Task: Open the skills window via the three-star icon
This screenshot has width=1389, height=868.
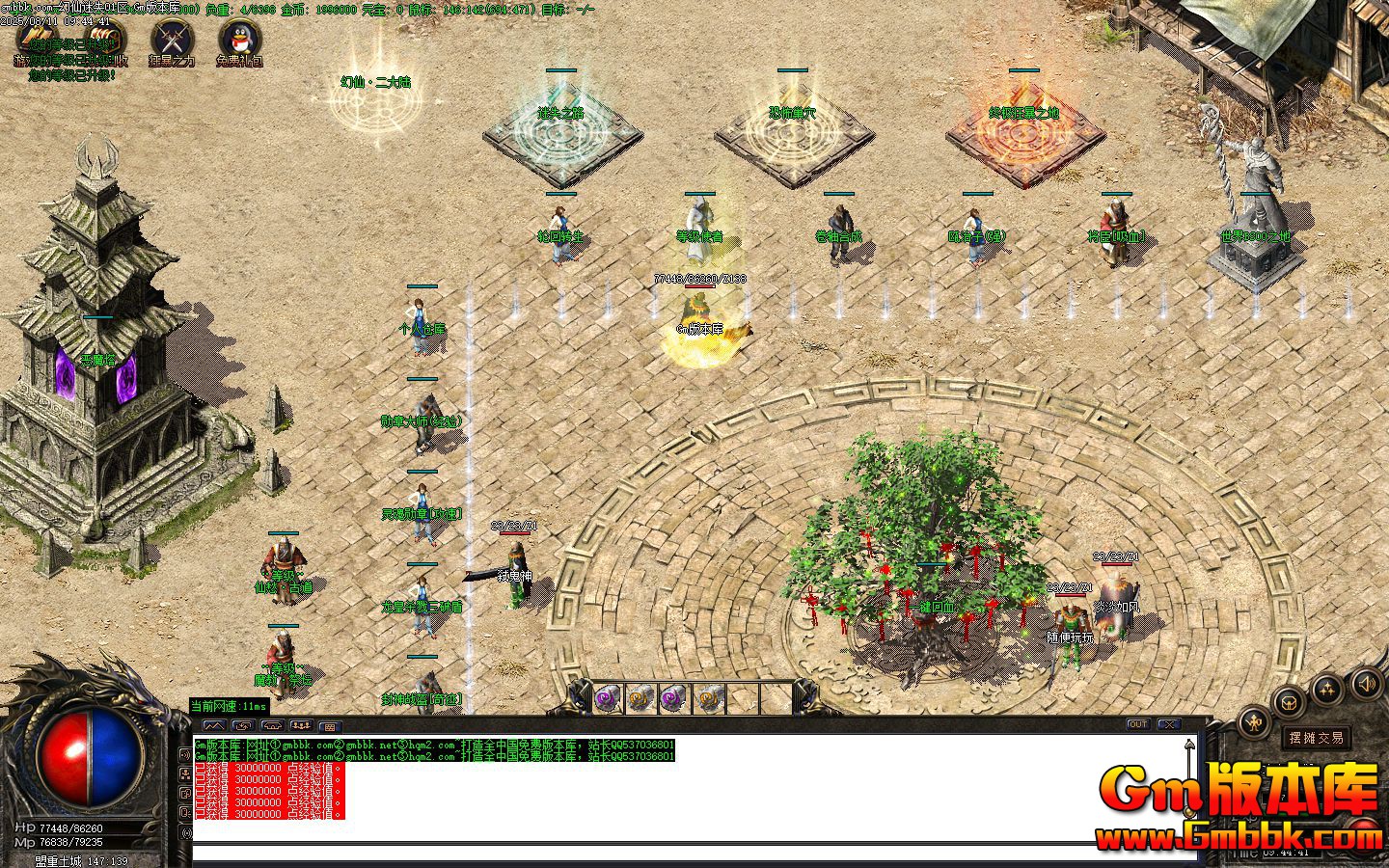Action: pos(1327,689)
